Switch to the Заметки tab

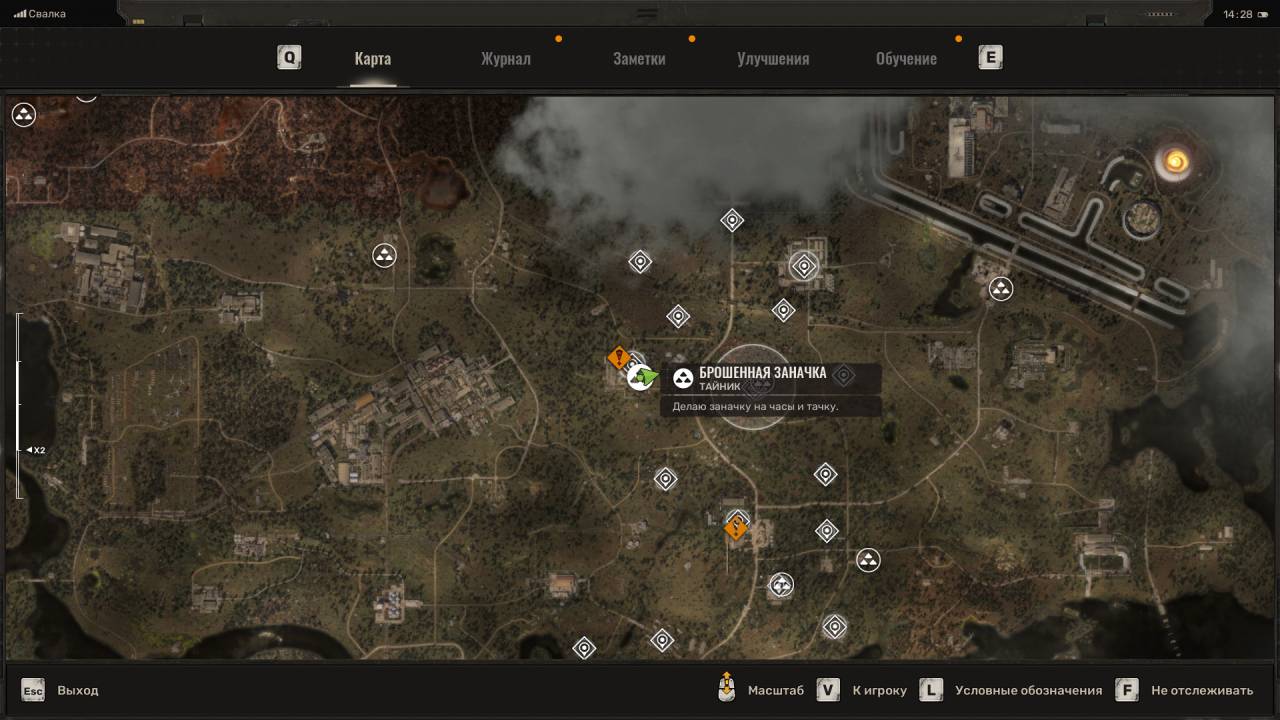639,58
